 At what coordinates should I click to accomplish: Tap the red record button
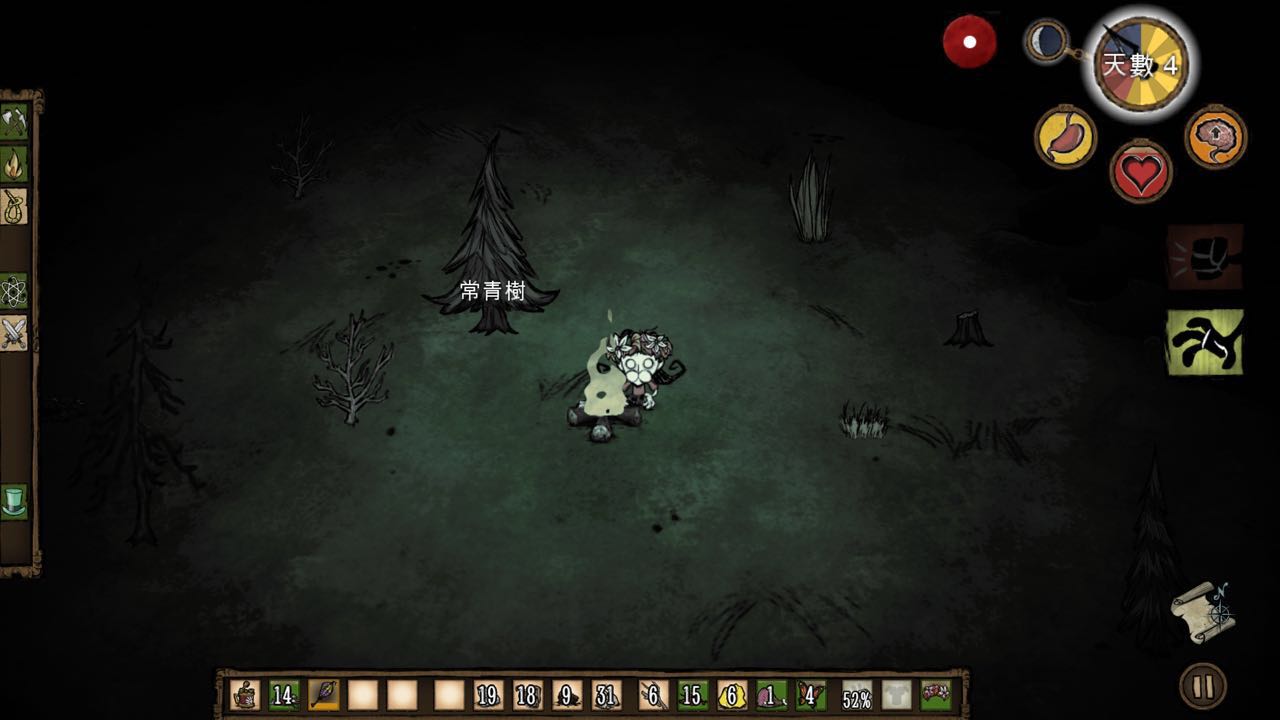pos(969,42)
